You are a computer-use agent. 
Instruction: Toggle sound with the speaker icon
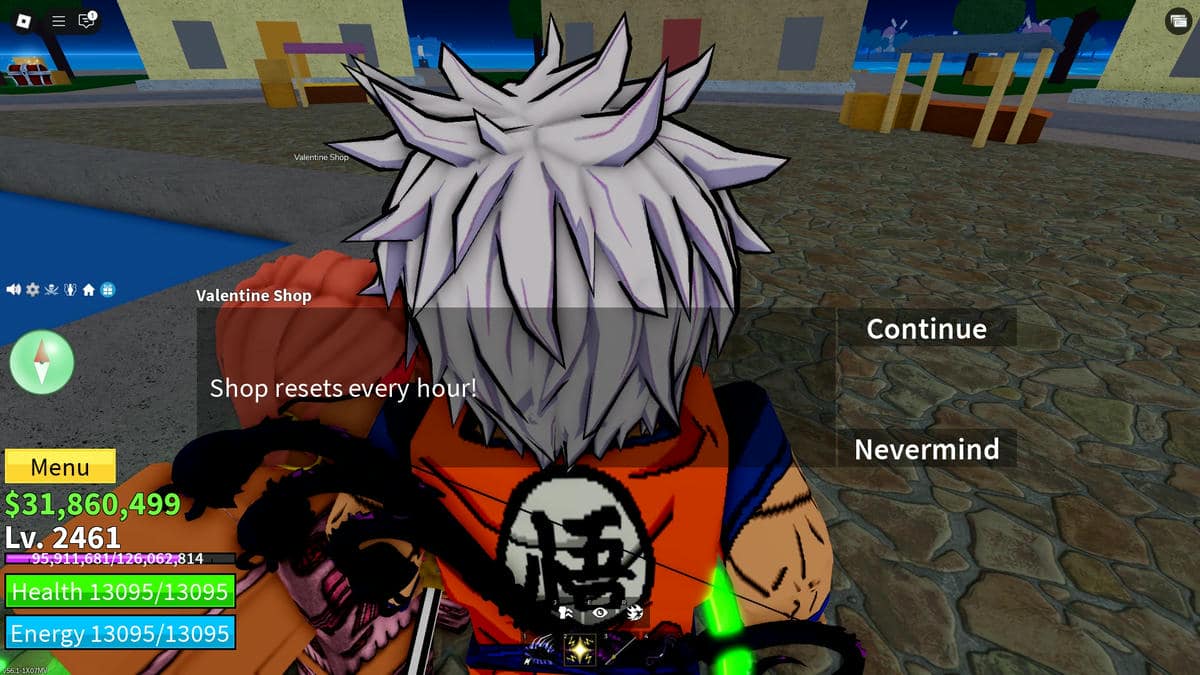14,290
